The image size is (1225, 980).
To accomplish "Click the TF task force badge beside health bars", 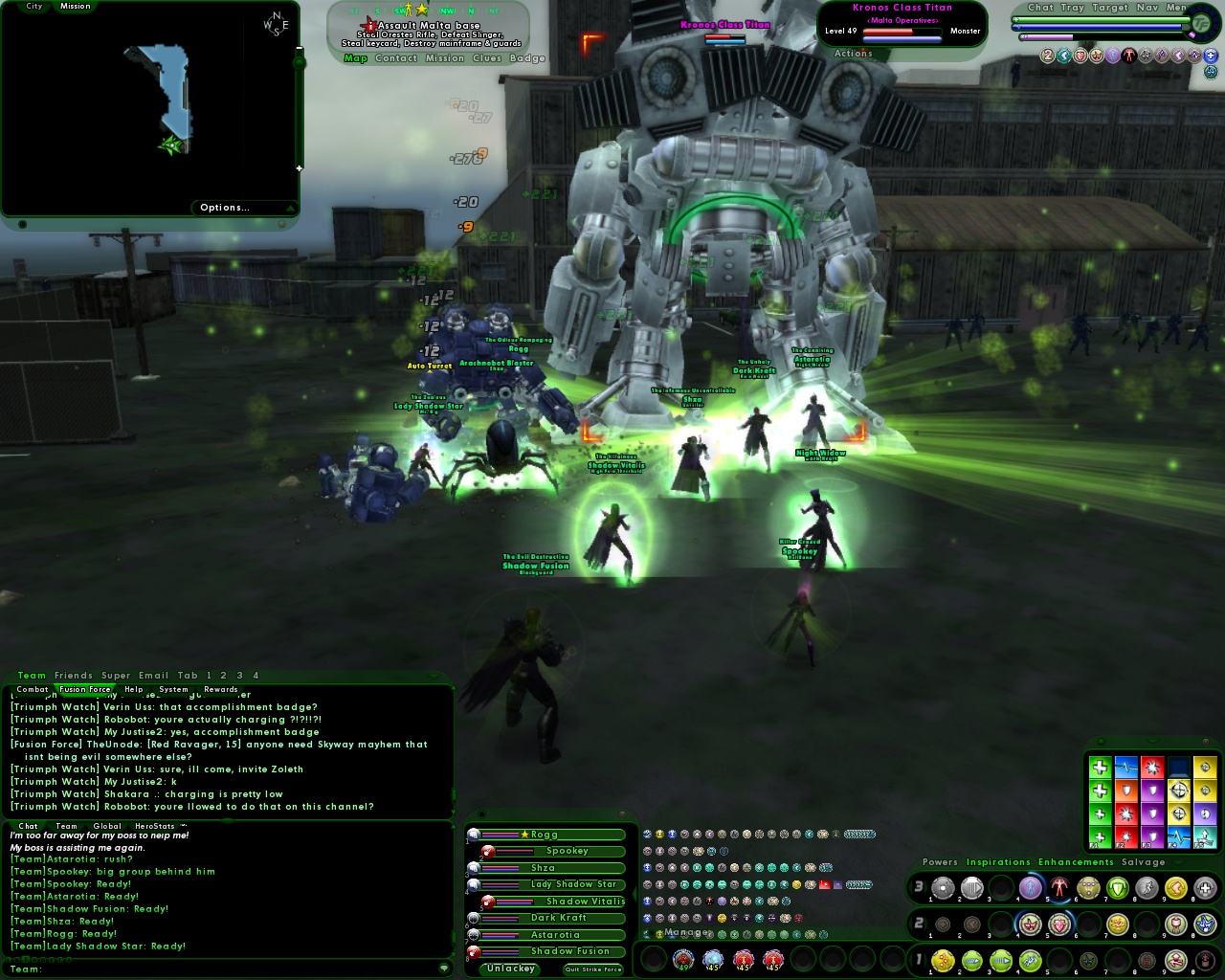I will (x=1202, y=23).
